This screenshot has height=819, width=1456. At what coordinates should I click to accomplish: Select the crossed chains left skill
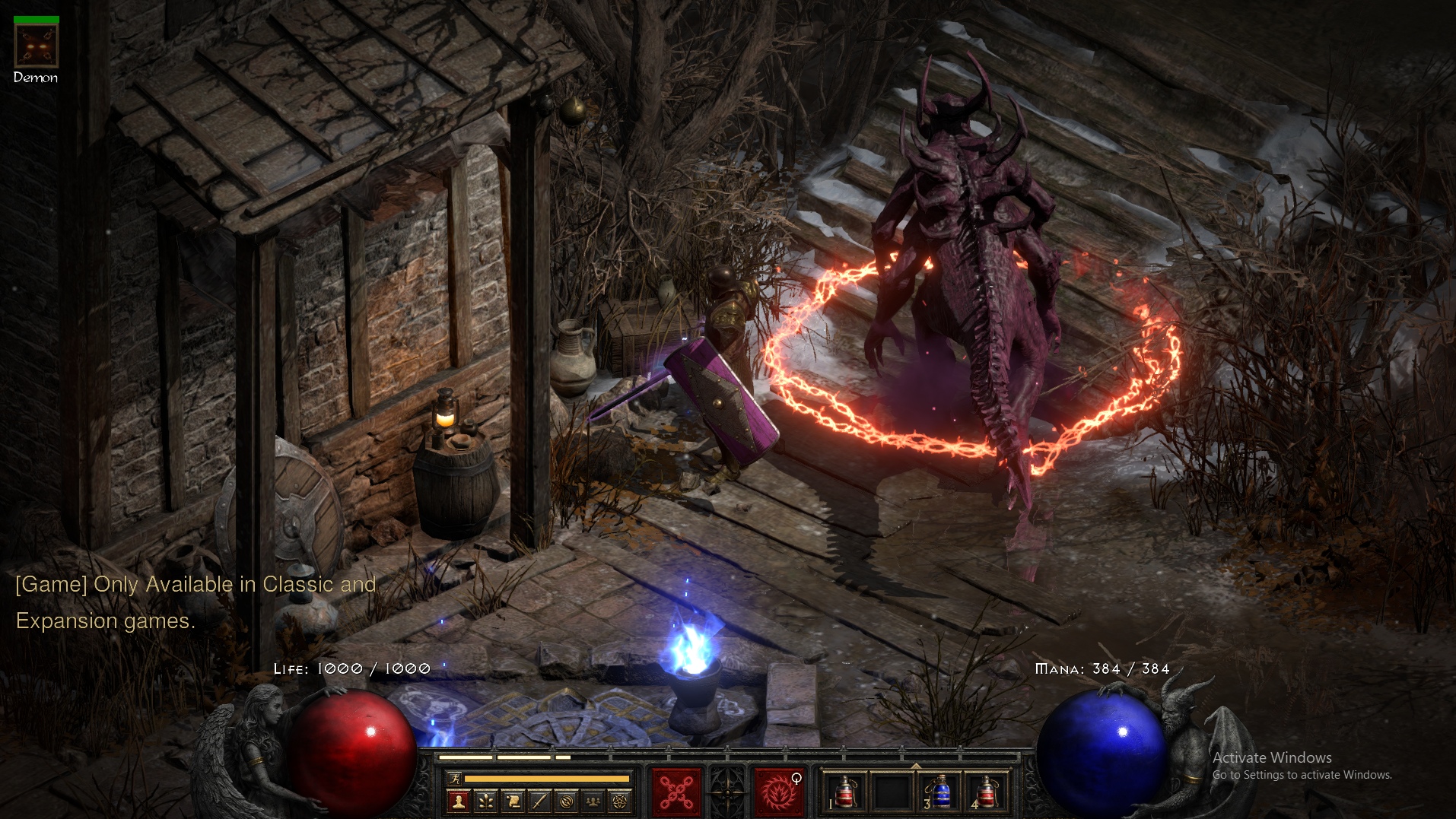point(676,792)
